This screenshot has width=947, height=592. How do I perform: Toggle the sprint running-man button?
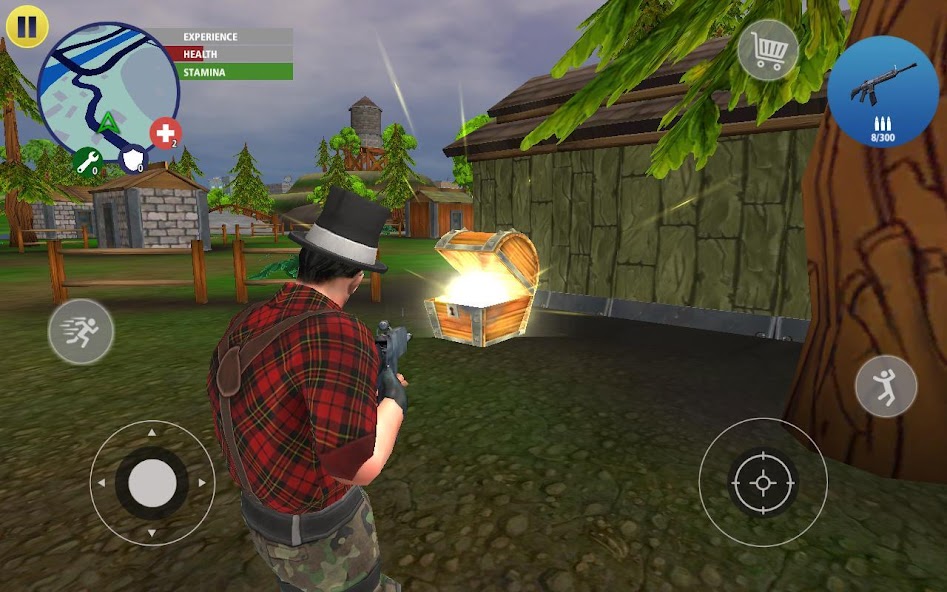click(81, 331)
